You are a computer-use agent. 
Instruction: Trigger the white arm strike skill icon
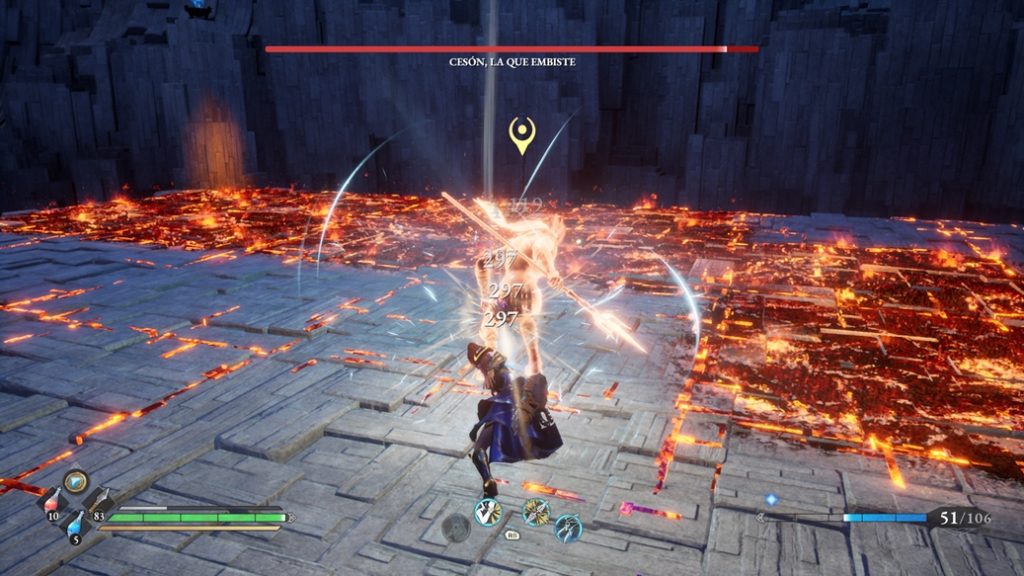click(x=487, y=511)
